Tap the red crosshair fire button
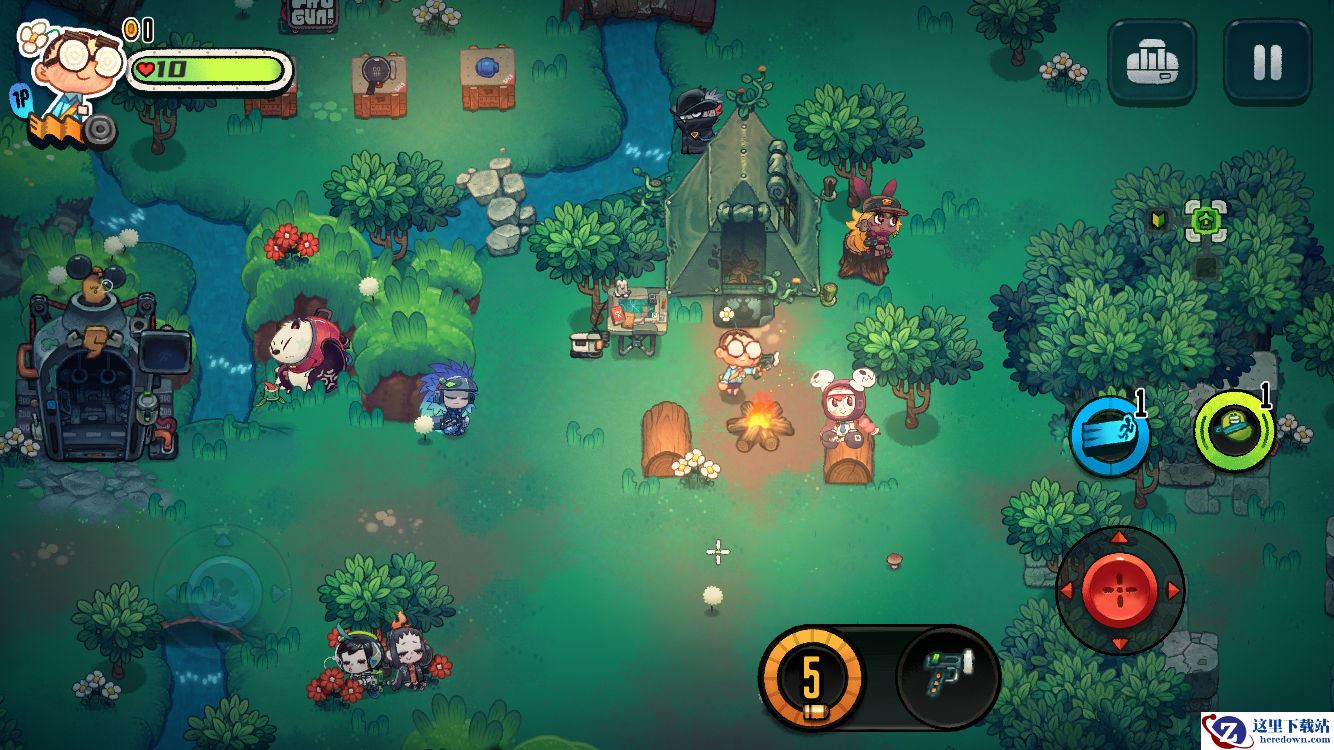 point(1119,590)
